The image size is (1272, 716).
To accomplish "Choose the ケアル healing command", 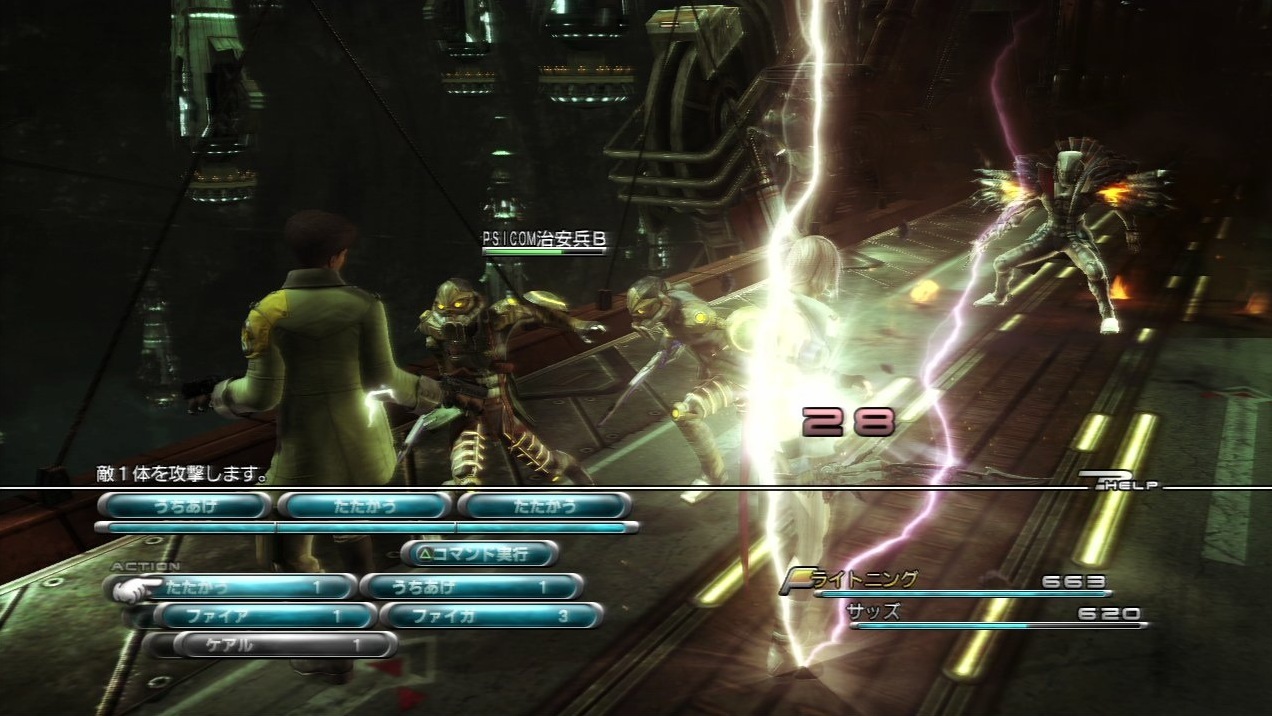I will [x=284, y=645].
